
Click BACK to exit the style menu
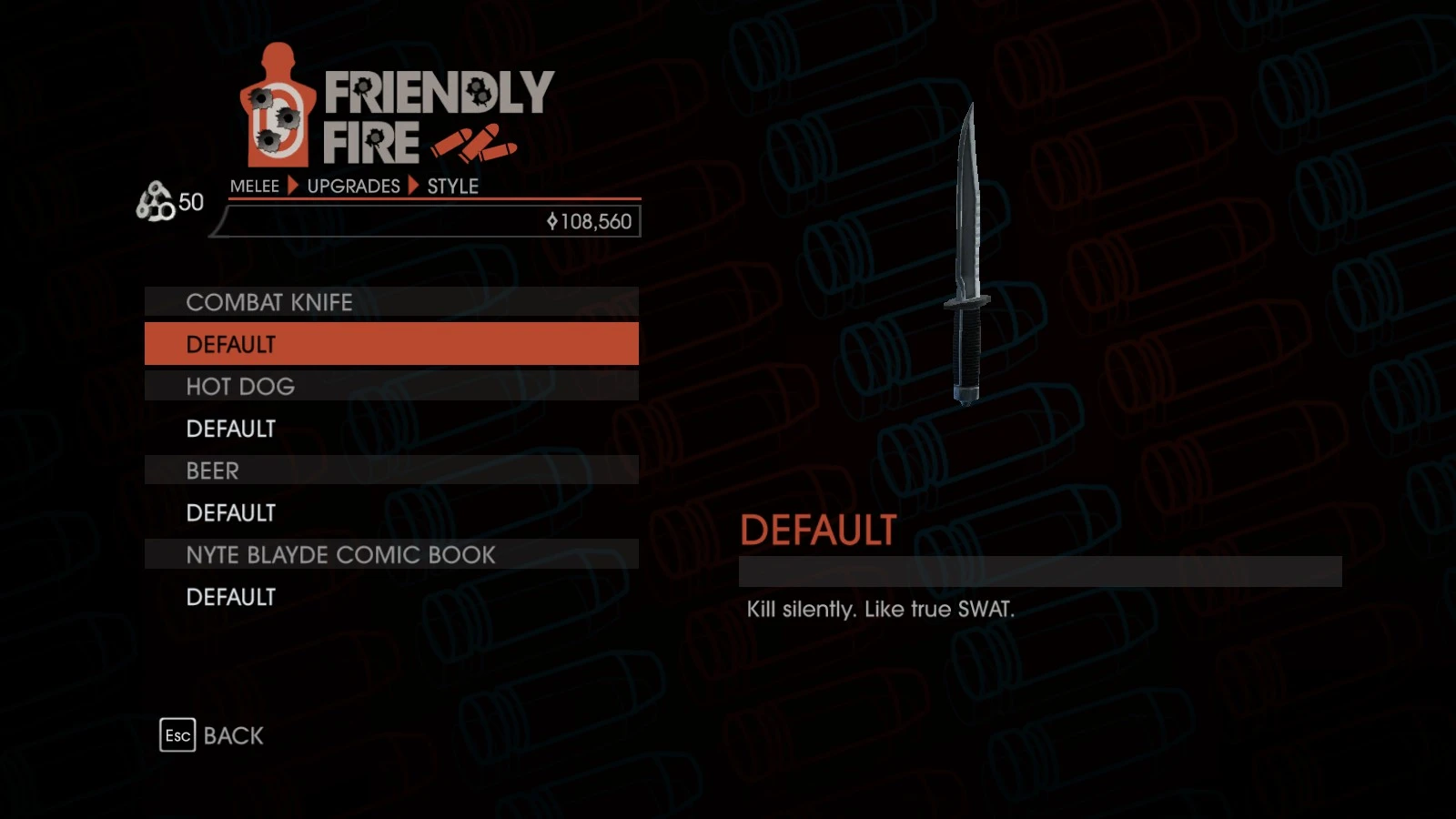pyautogui.click(x=233, y=735)
